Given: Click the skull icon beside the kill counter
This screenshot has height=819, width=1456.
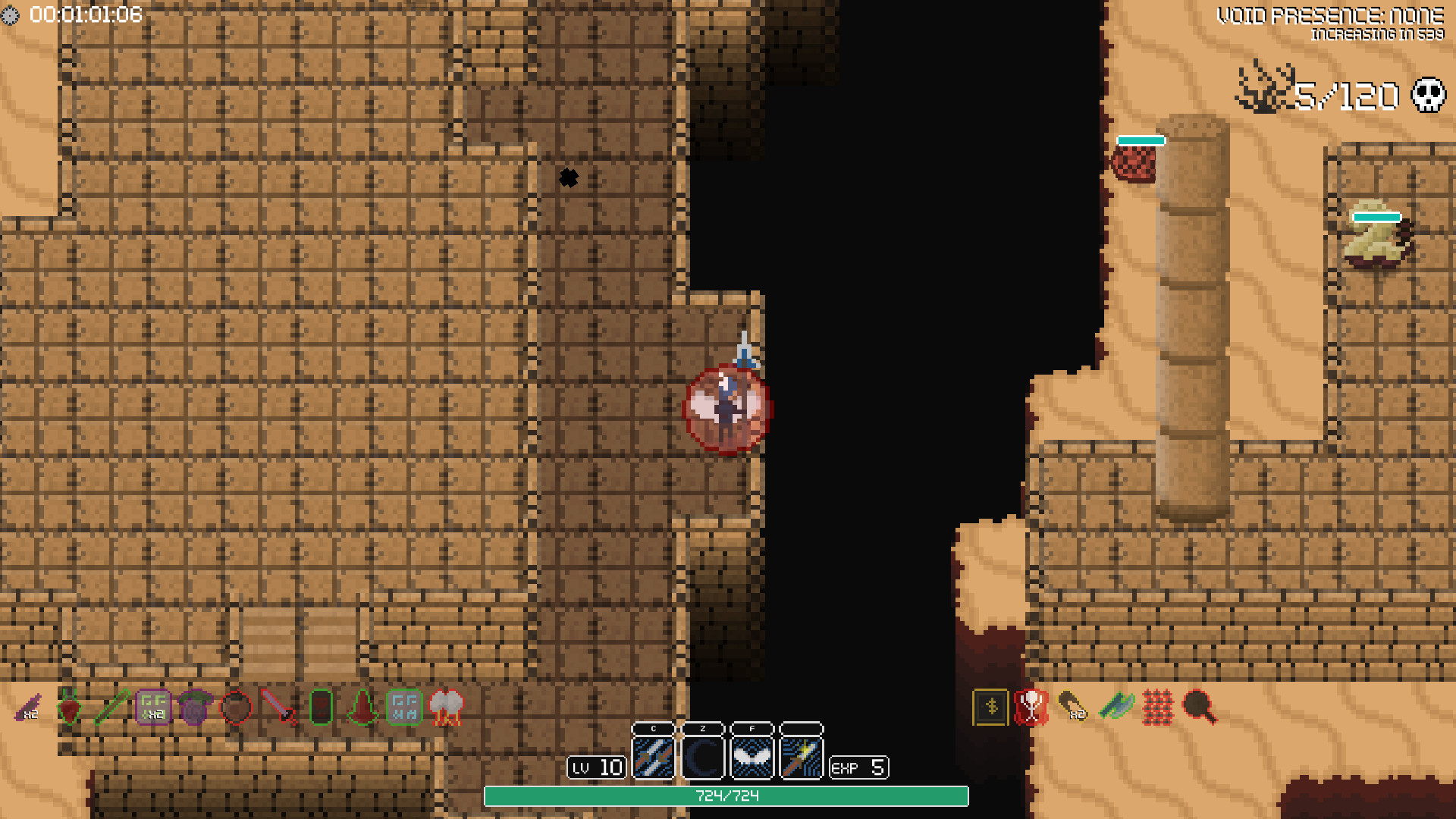Looking at the screenshot, I should [x=1429, y=95].
